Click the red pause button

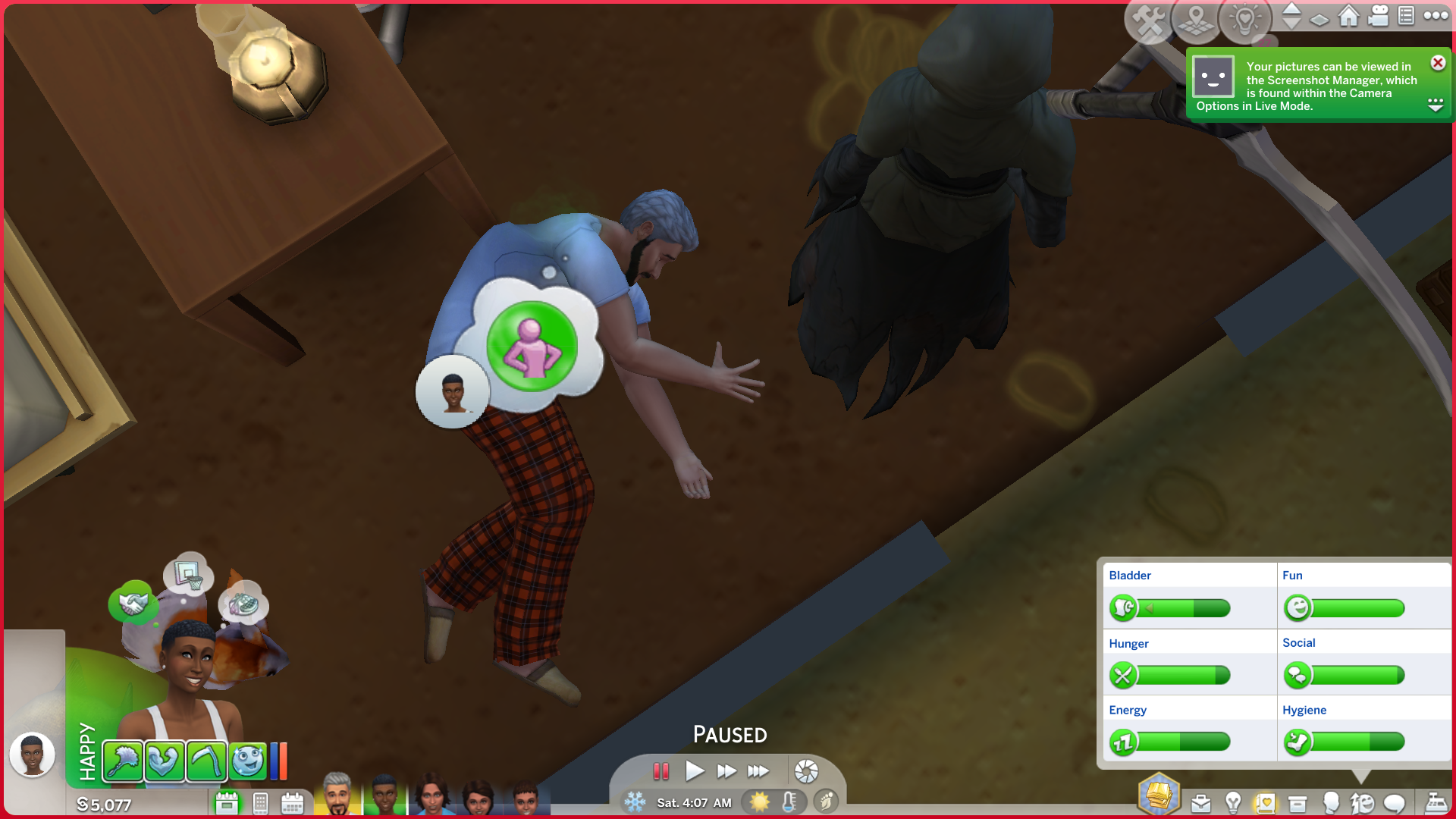(x=661, y=771)
